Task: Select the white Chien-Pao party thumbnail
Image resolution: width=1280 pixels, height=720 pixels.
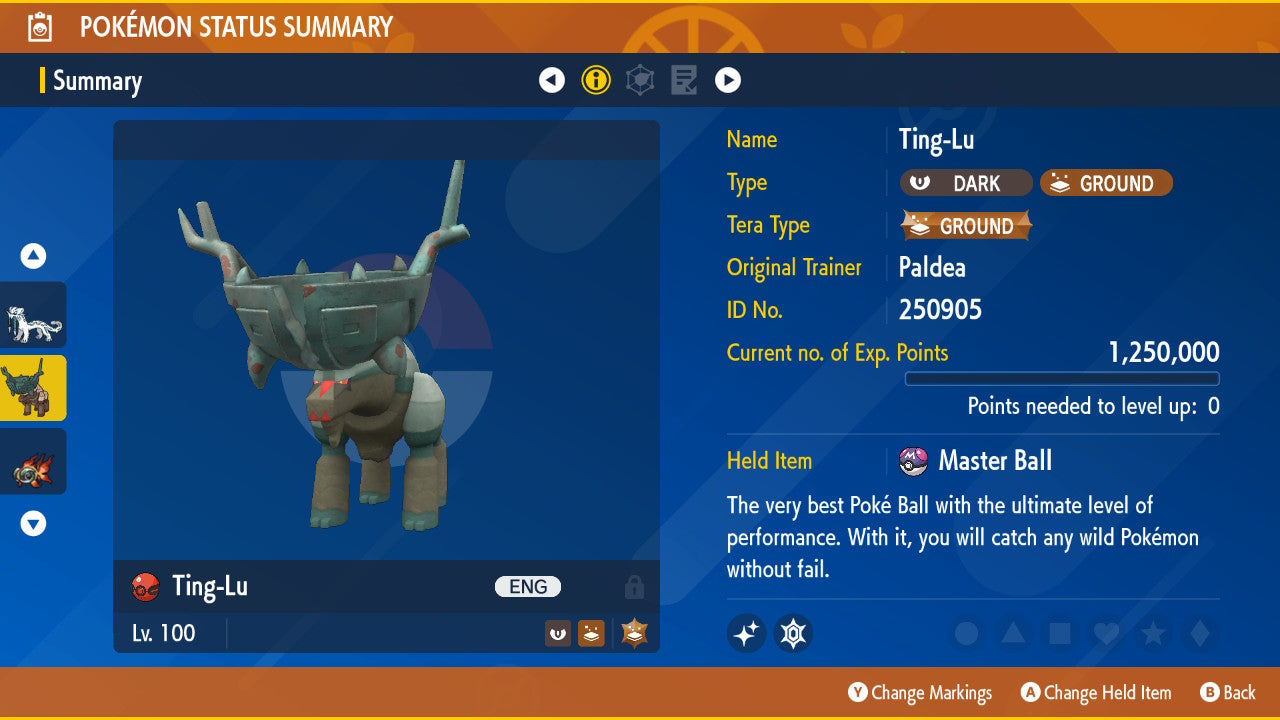Action: [x=33, y=315]
